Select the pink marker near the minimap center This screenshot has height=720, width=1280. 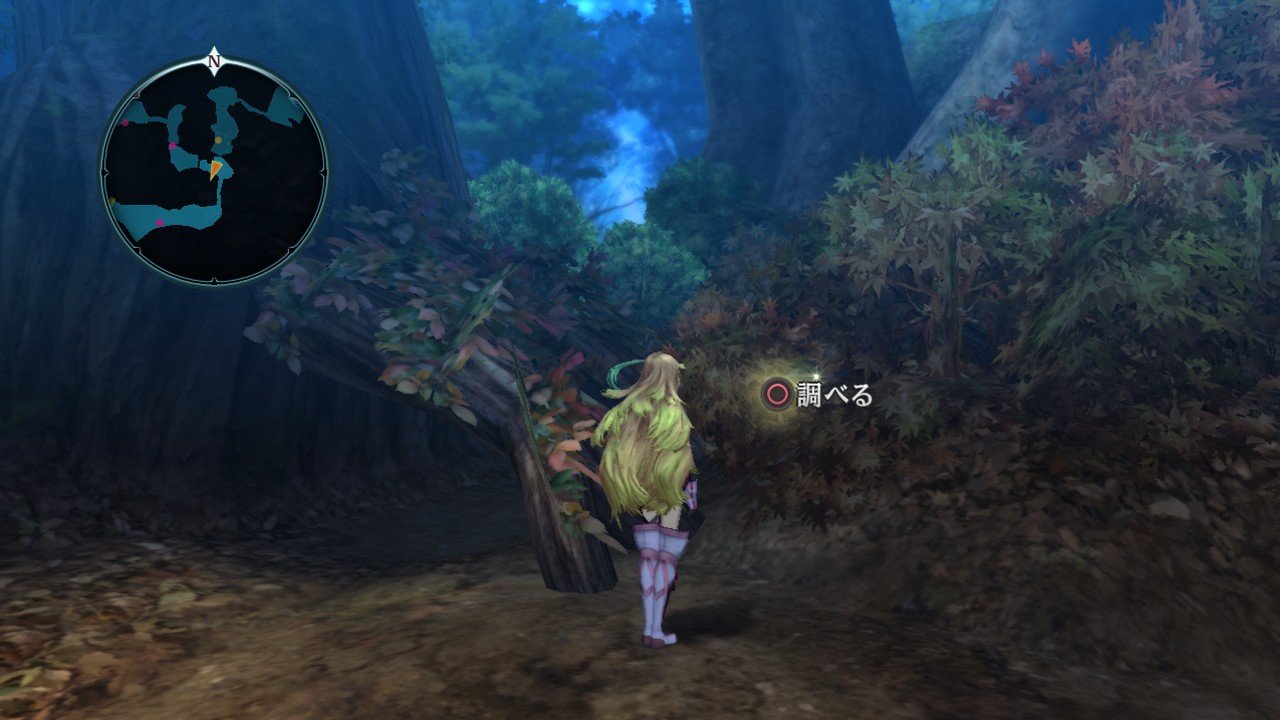pyautogui.click(x=172, y=146)
